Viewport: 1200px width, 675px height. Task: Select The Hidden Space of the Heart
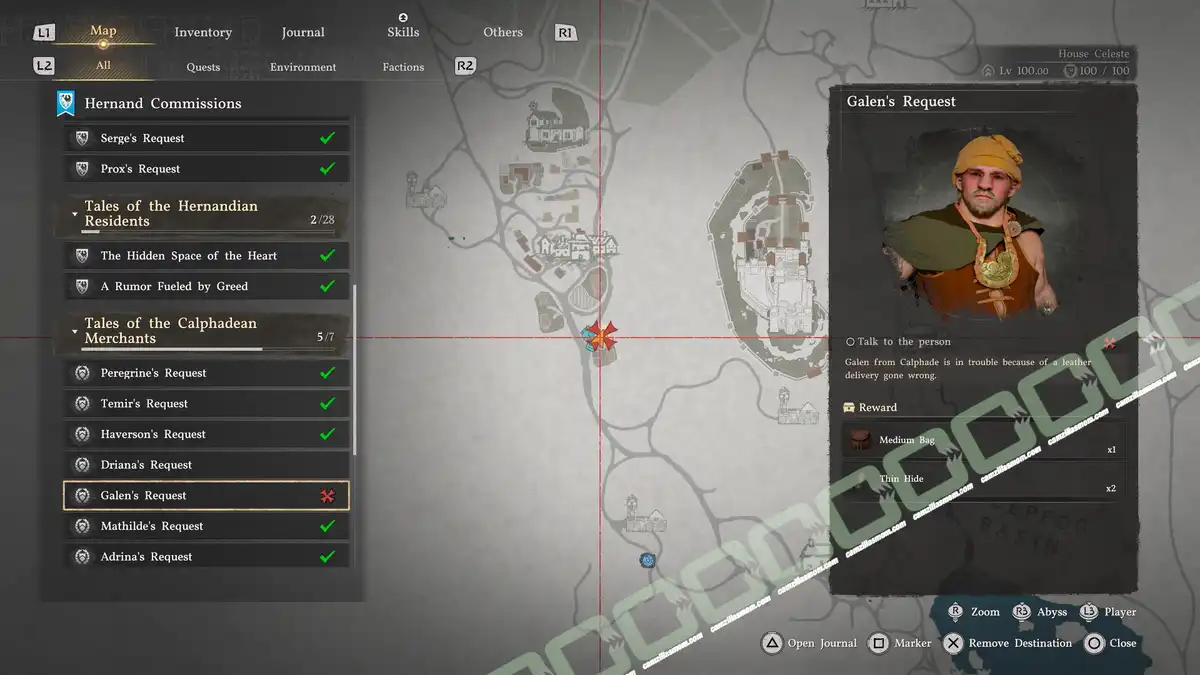(207, 256)
